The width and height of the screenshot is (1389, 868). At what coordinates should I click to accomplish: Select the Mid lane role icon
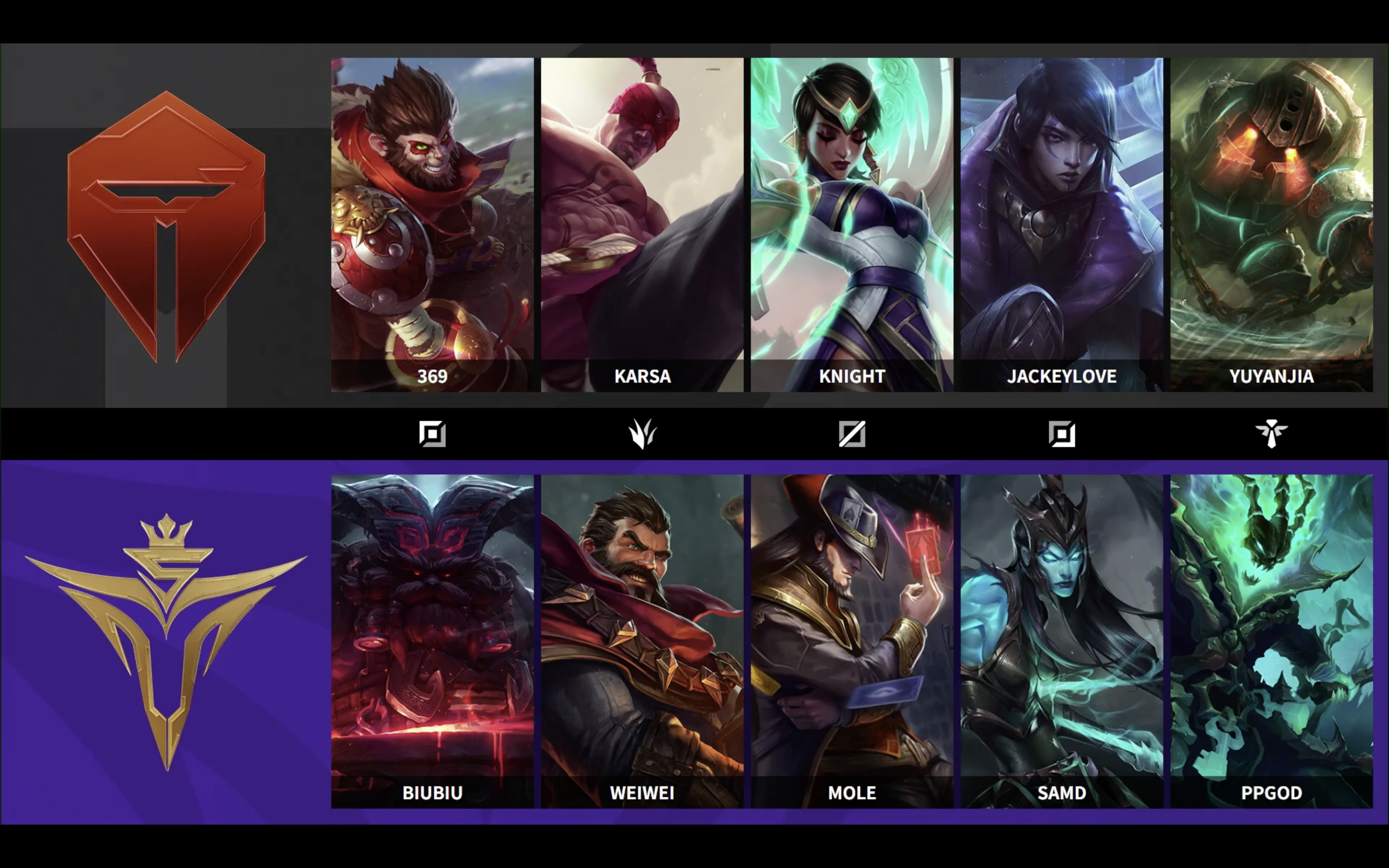click(x=852, y=434)
